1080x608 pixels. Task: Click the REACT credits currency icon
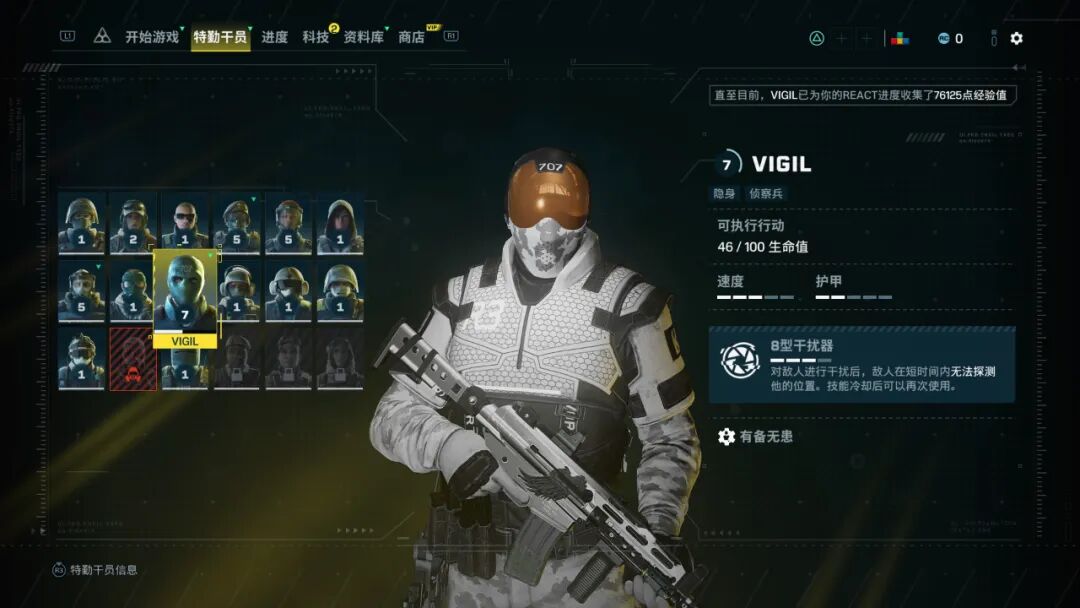click(x=943, y=38)
